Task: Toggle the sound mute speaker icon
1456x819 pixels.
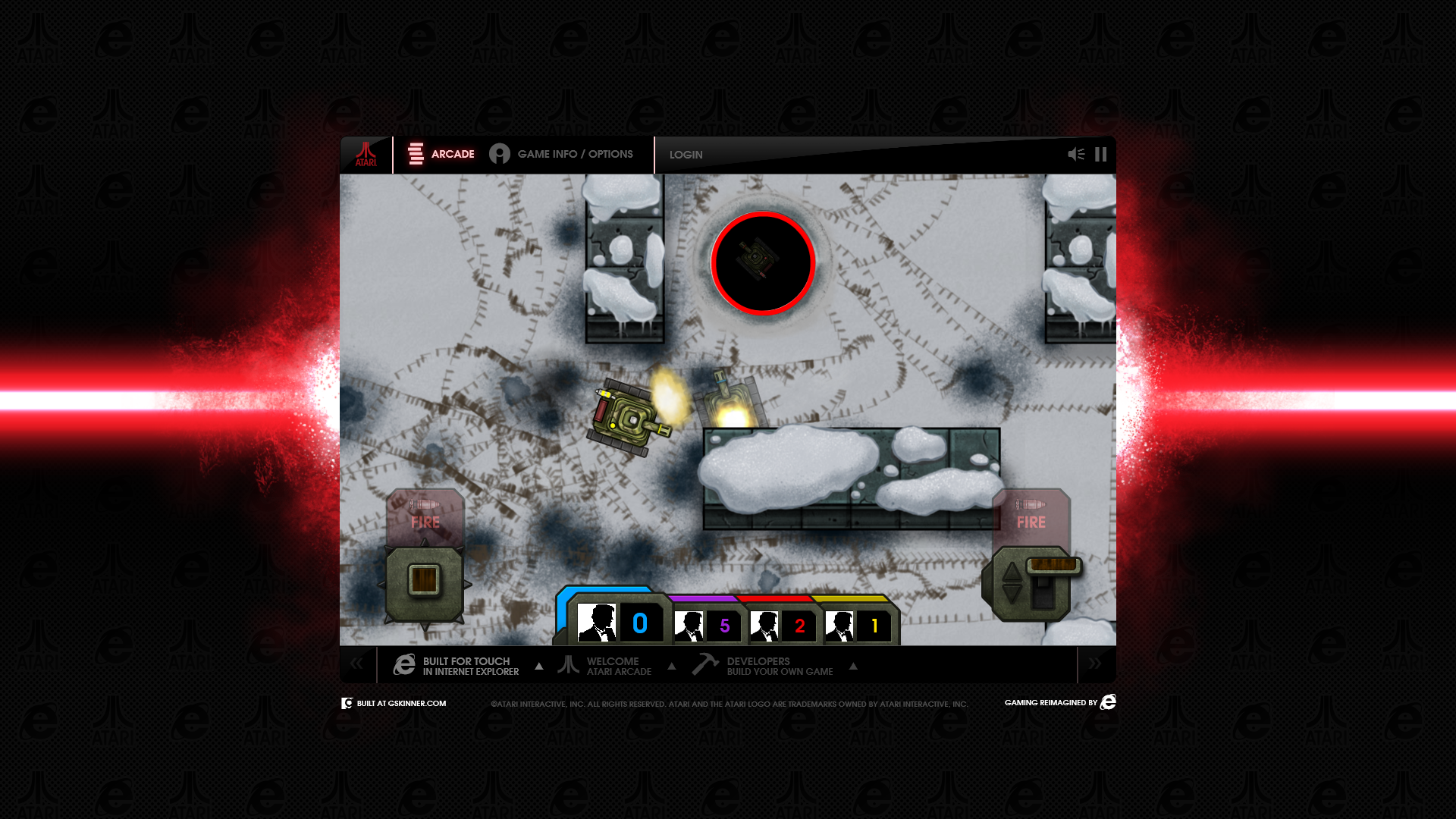Action: pyautogui.click(x=1076, y=155)
